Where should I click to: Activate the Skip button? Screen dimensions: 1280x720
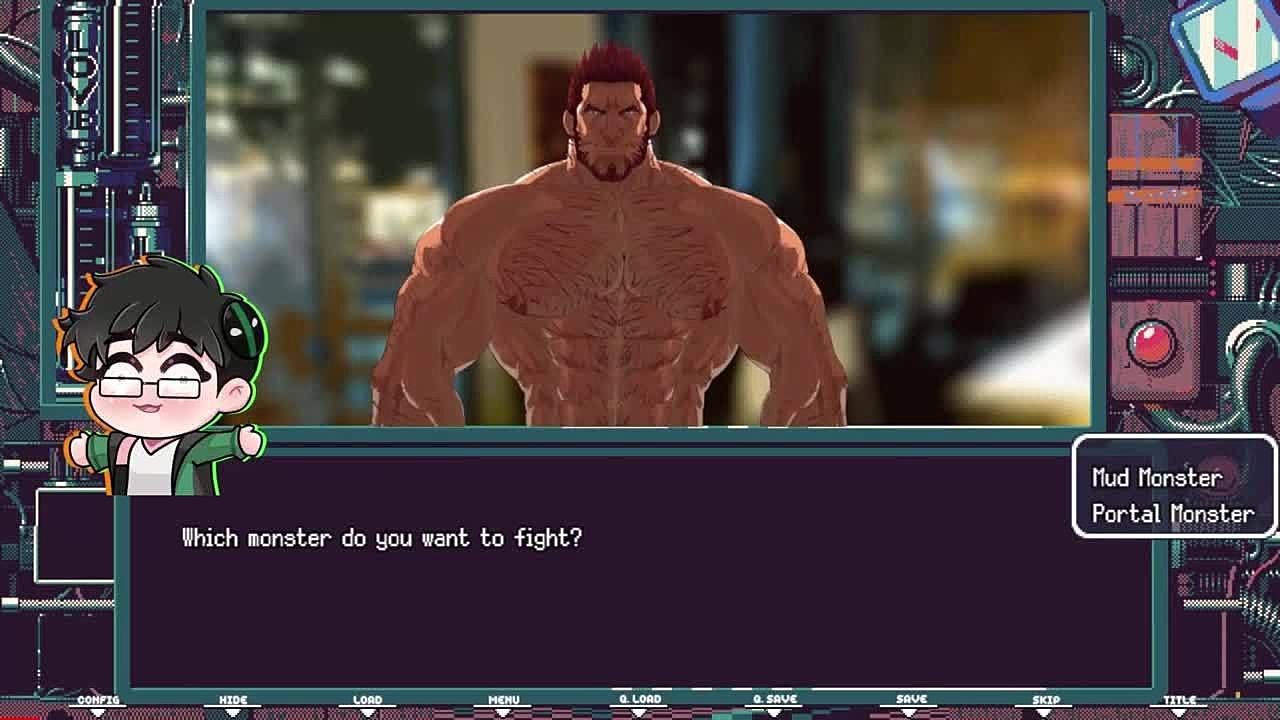[1046, 701]
